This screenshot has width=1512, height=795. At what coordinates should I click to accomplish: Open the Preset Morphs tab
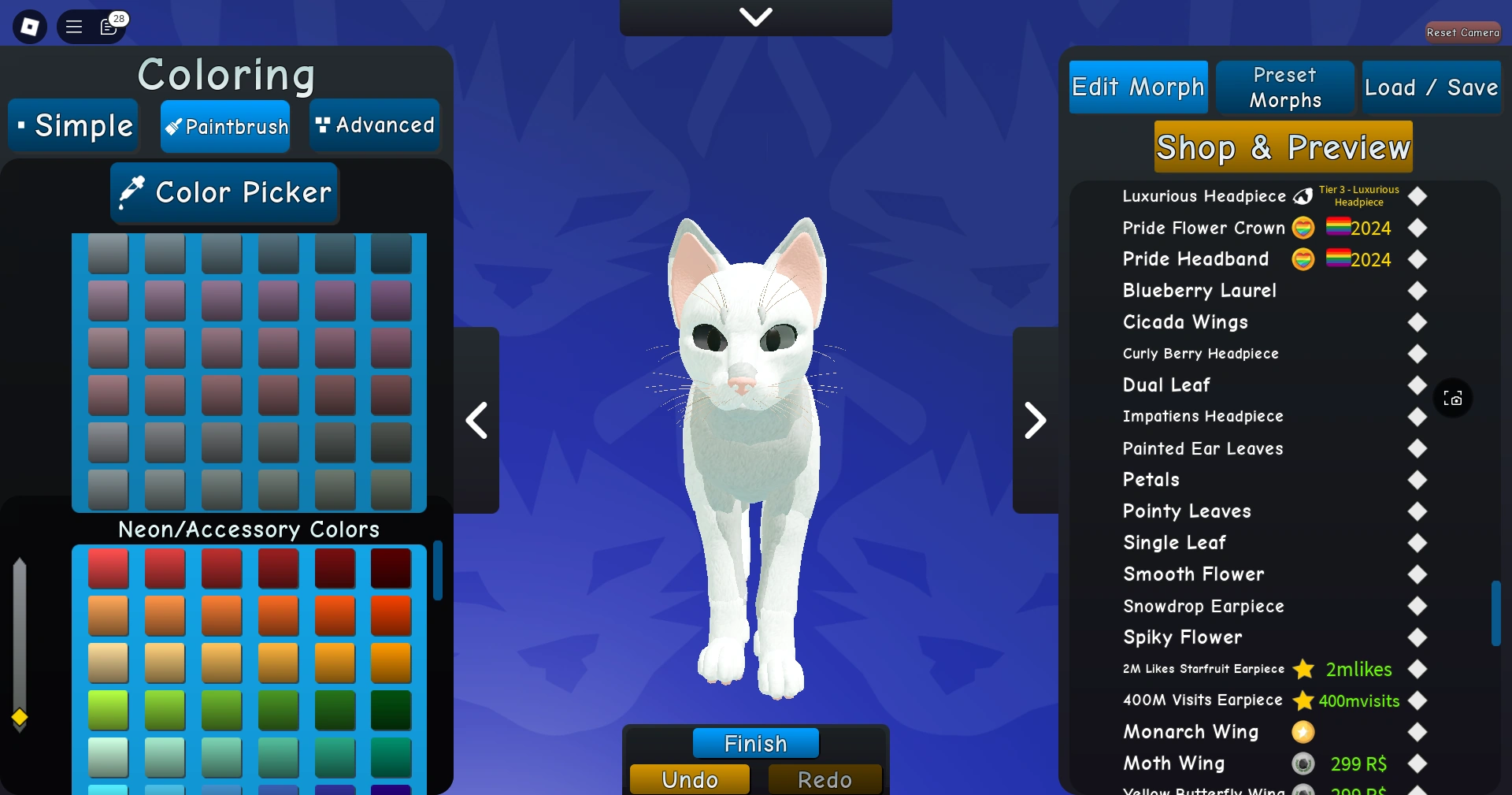(x=1284, y=87)
